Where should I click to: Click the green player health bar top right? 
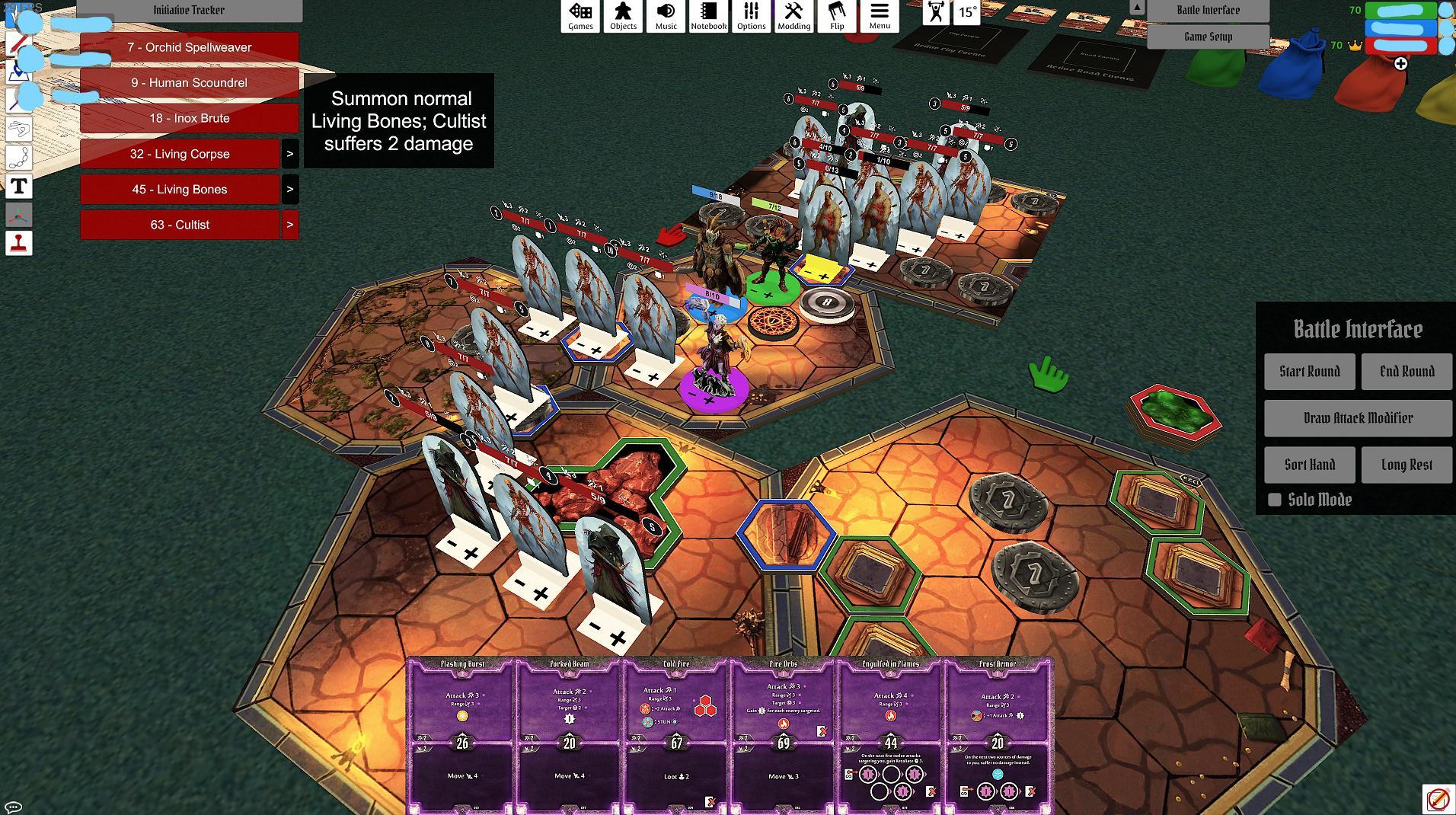[1399, 11]
